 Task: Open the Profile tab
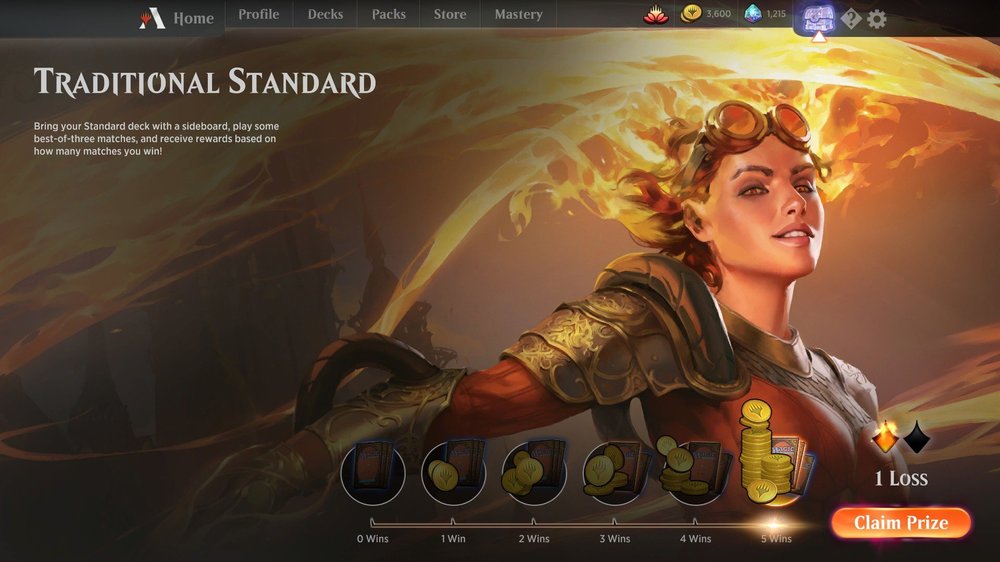(x=258, y=15)
